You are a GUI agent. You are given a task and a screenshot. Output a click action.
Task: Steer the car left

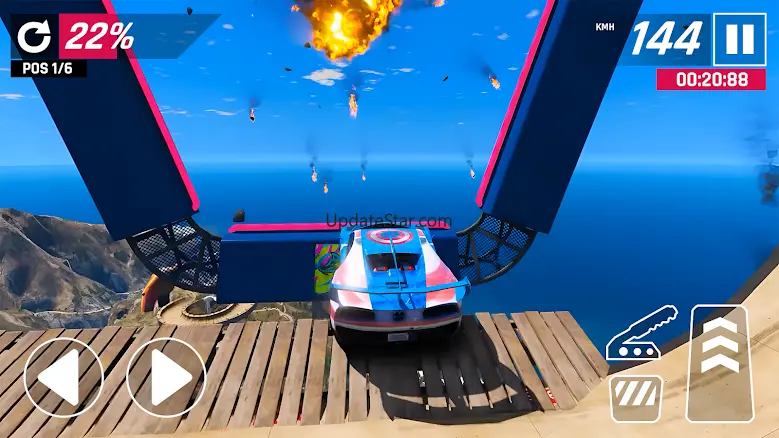point(62,377)
